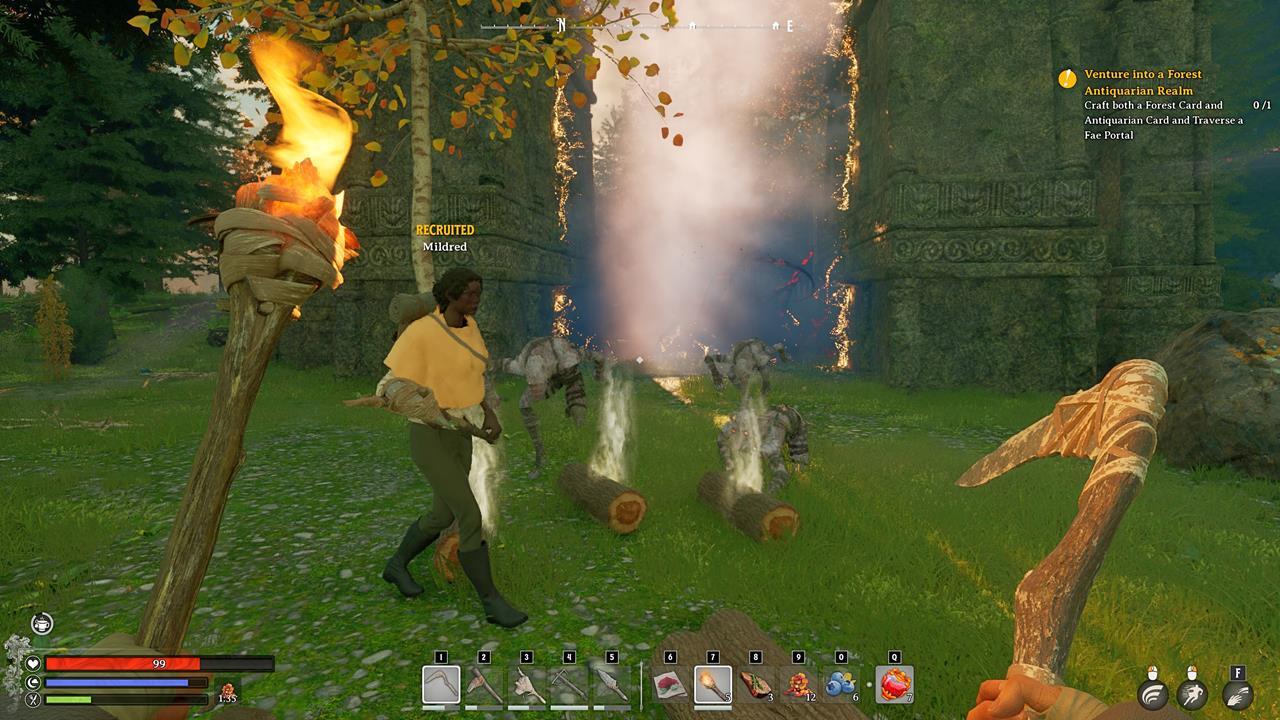Activate the sprinting figure ability icon
The width and height of the screenshot is (1280, 720).
click(1191, 695)
